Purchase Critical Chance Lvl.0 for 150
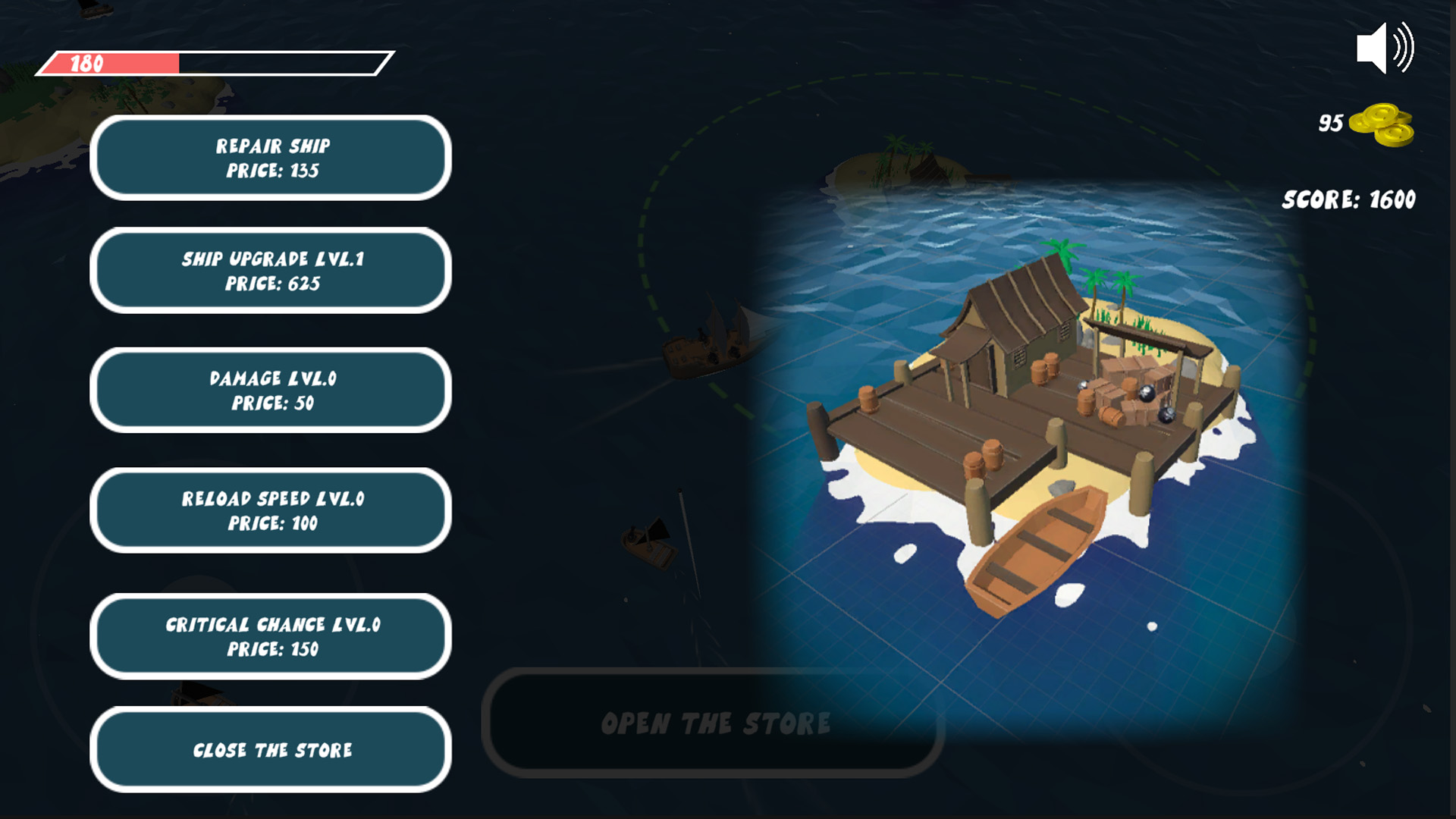Viewport: 1456px width, 819px height. point(270,637)
